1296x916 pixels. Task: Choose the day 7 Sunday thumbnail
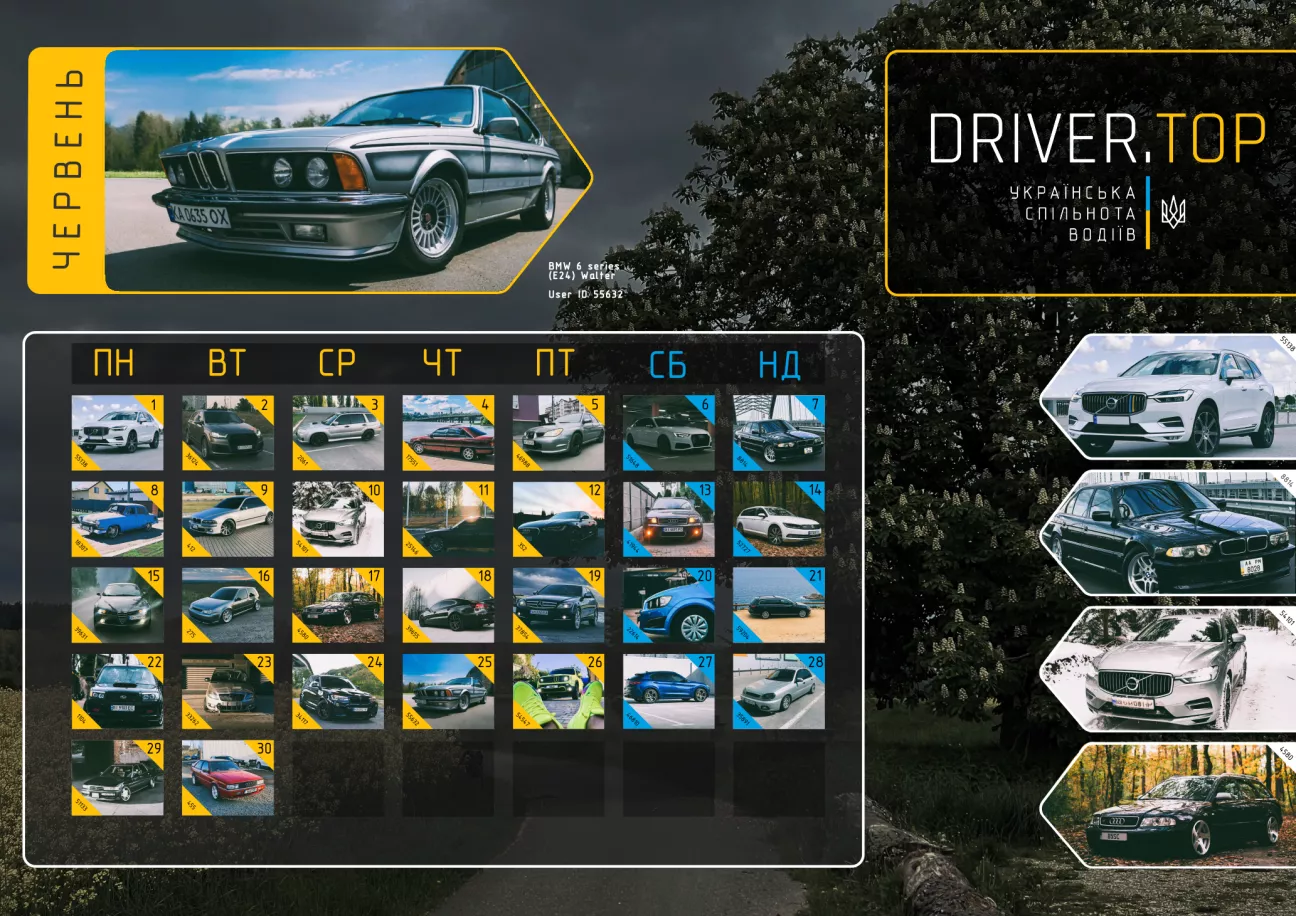[x=778, y=433]
